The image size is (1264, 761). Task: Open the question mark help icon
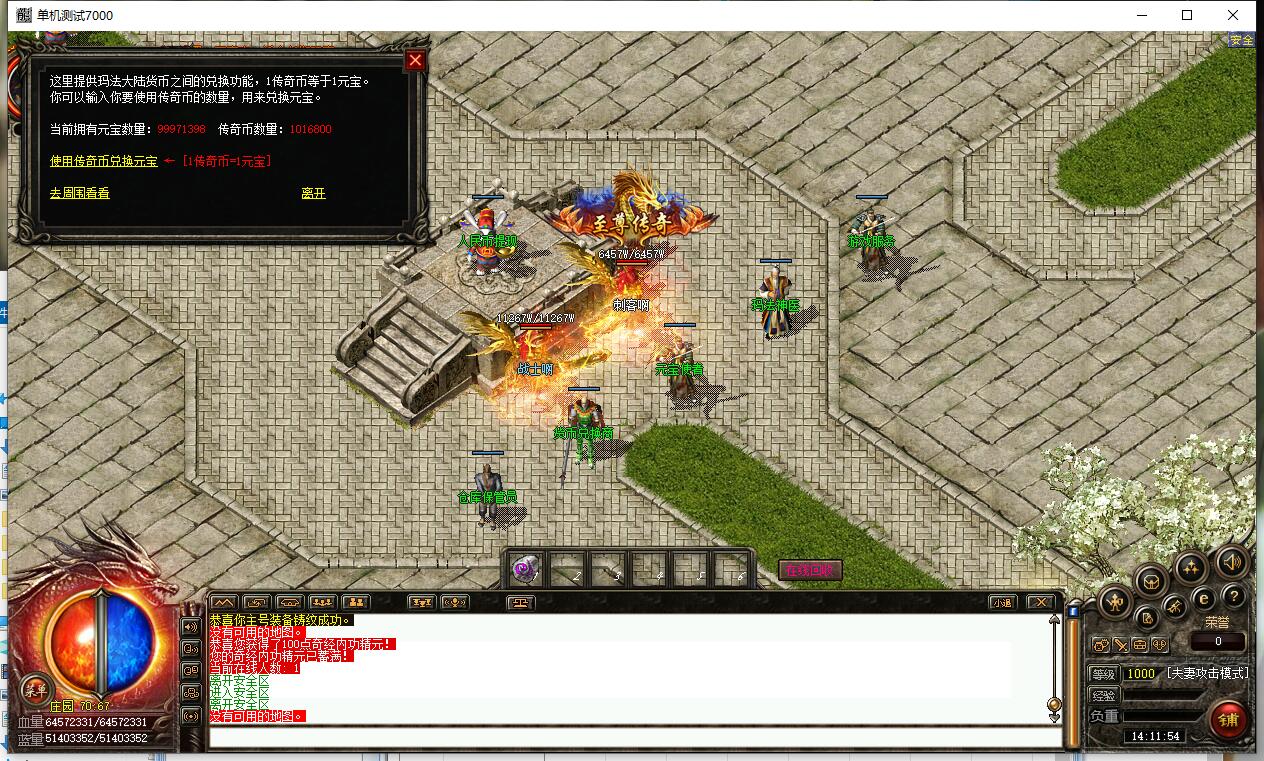pos(1234,597)
